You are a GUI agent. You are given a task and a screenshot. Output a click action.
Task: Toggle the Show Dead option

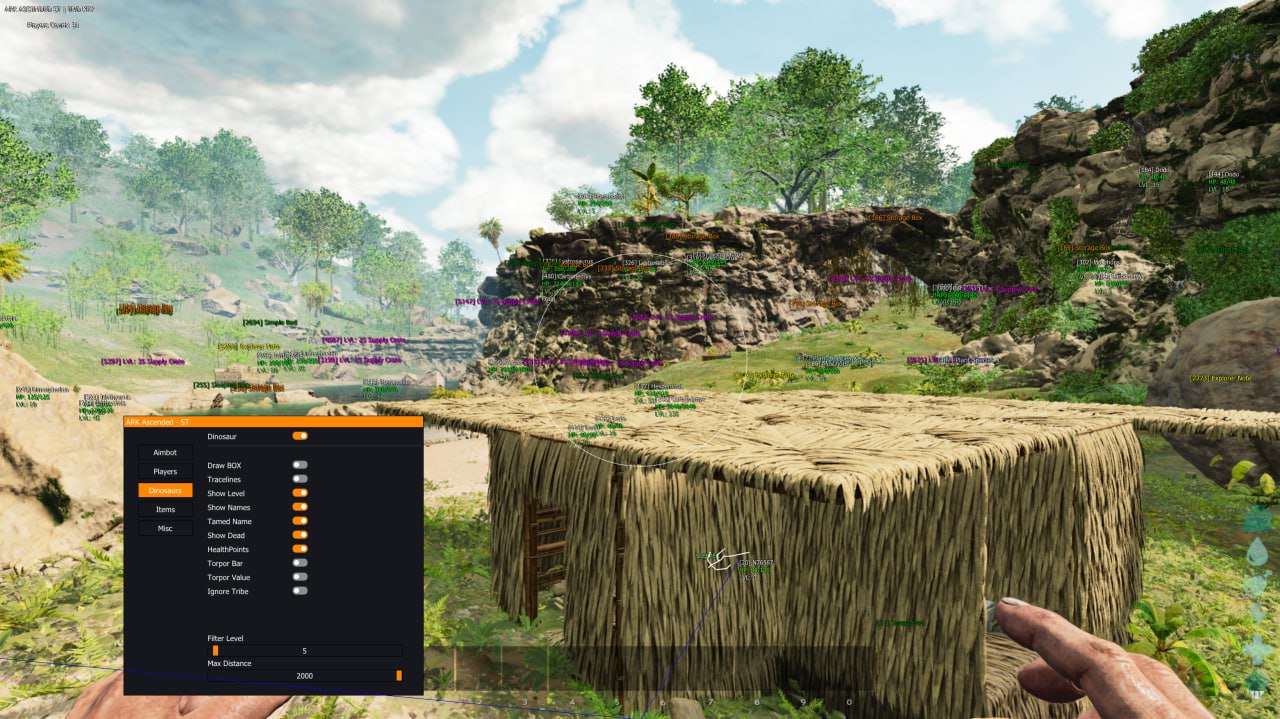300,535
